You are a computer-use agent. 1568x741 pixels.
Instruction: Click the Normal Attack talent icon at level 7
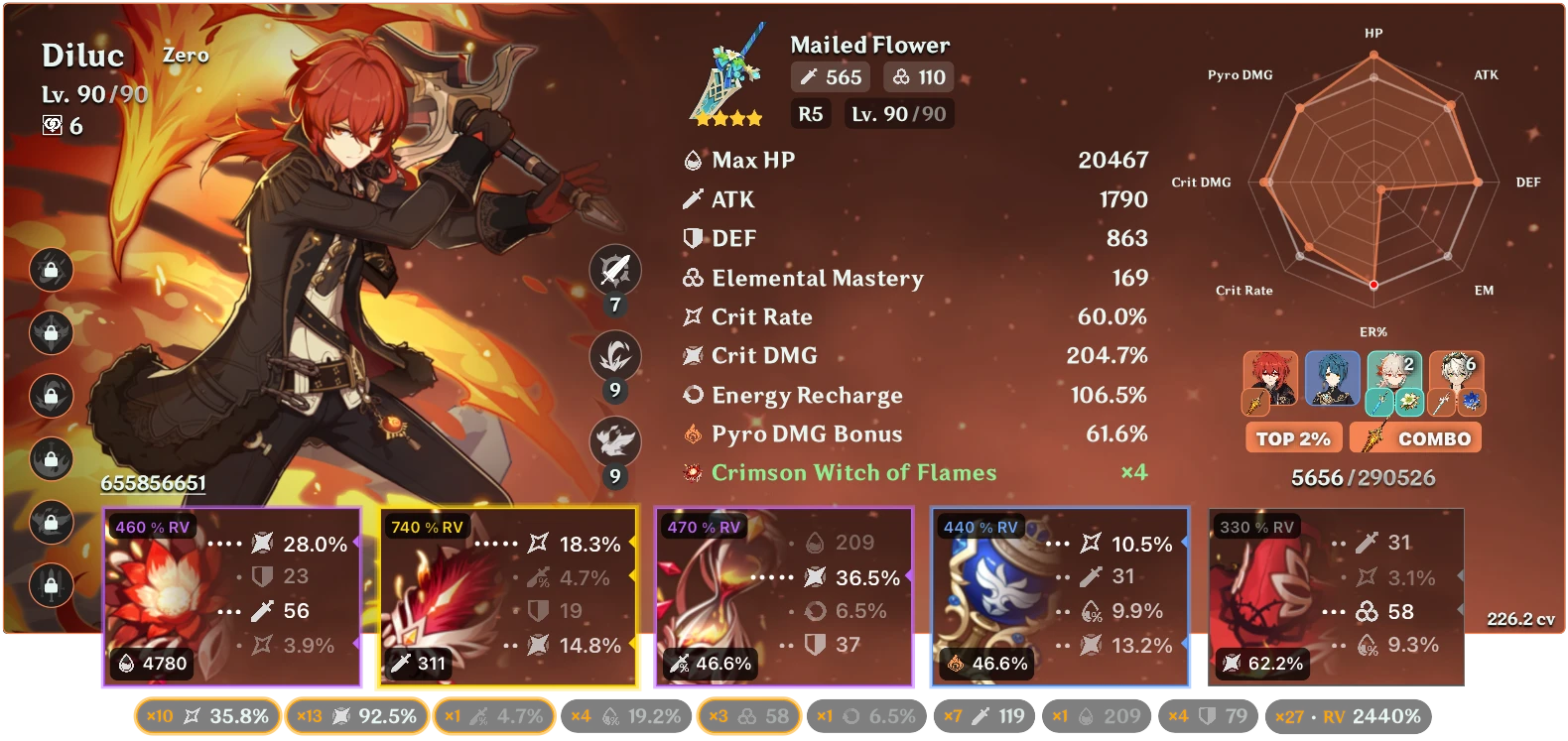[614, 270]
